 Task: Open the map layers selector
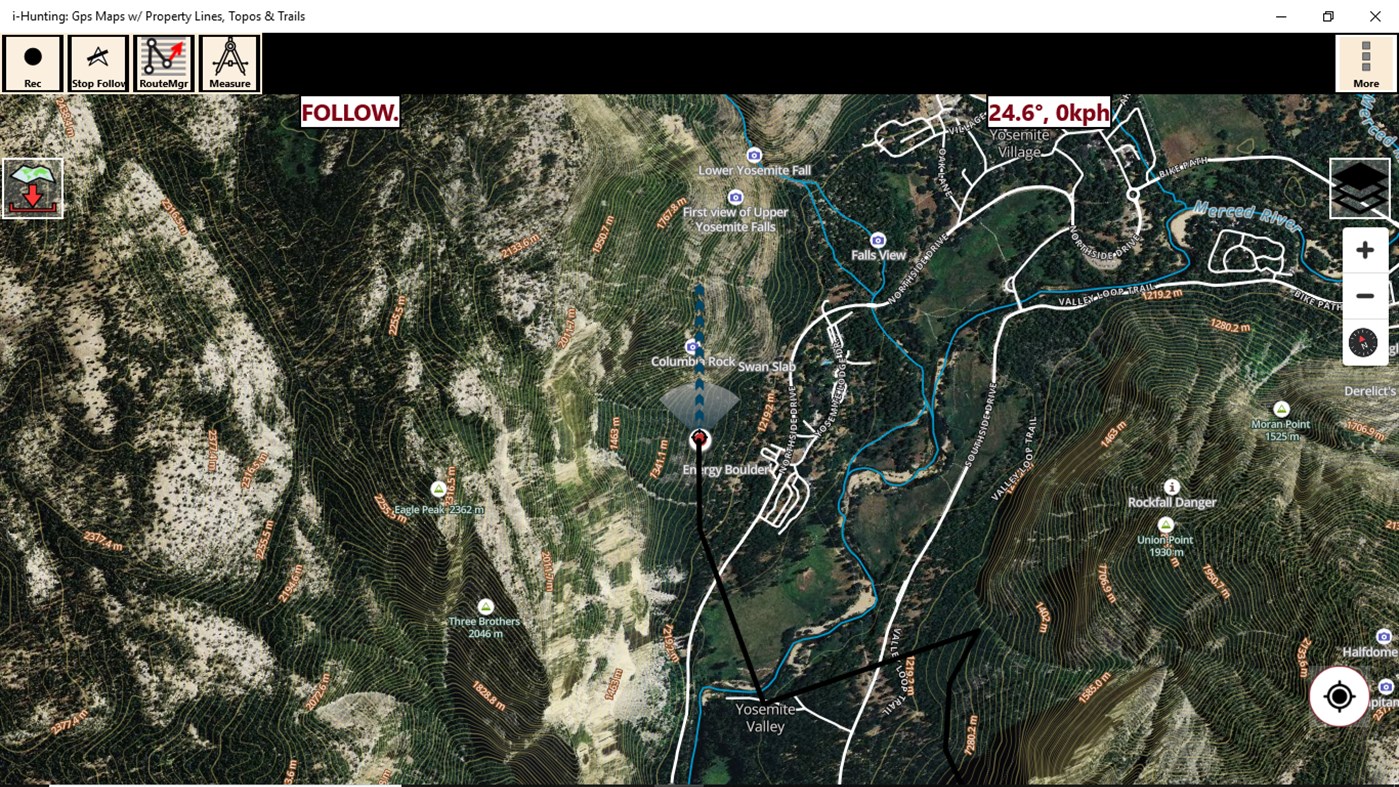pyautogui.click(x=1359, y=187)
